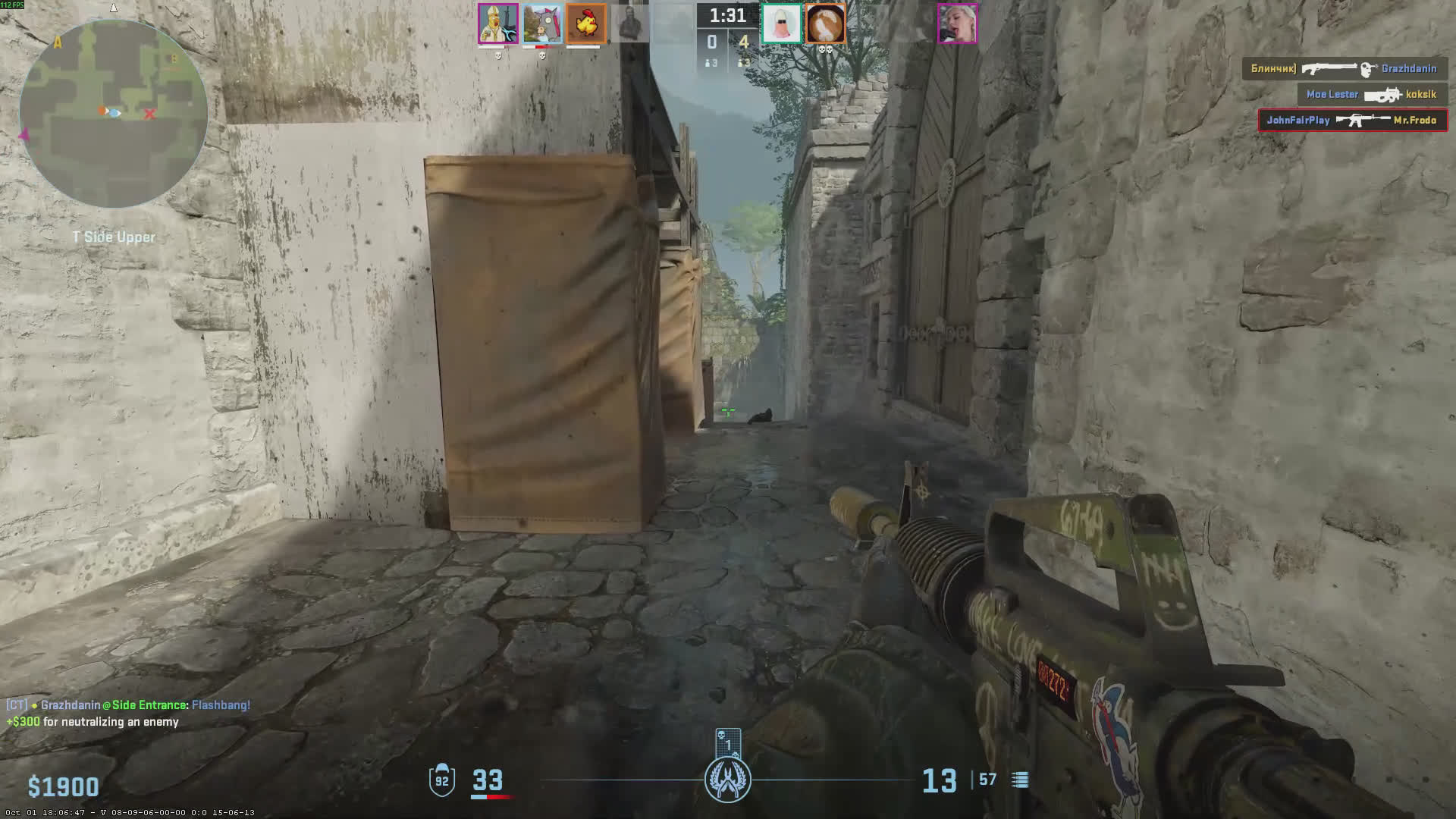The image size is (1456, 819).
Task: Choose the latte art player avatar
Action: coord(825,24)
